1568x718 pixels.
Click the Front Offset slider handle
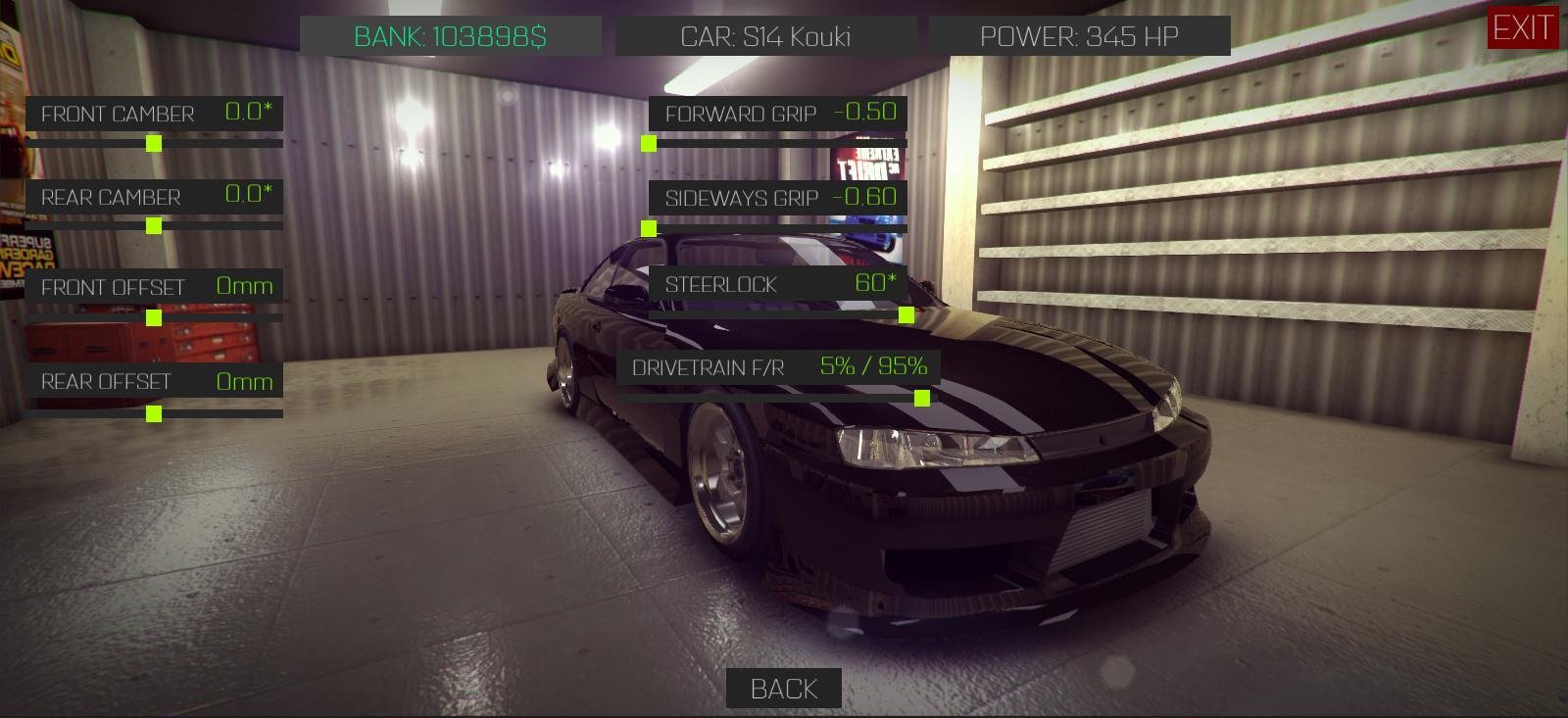(152, 316)
